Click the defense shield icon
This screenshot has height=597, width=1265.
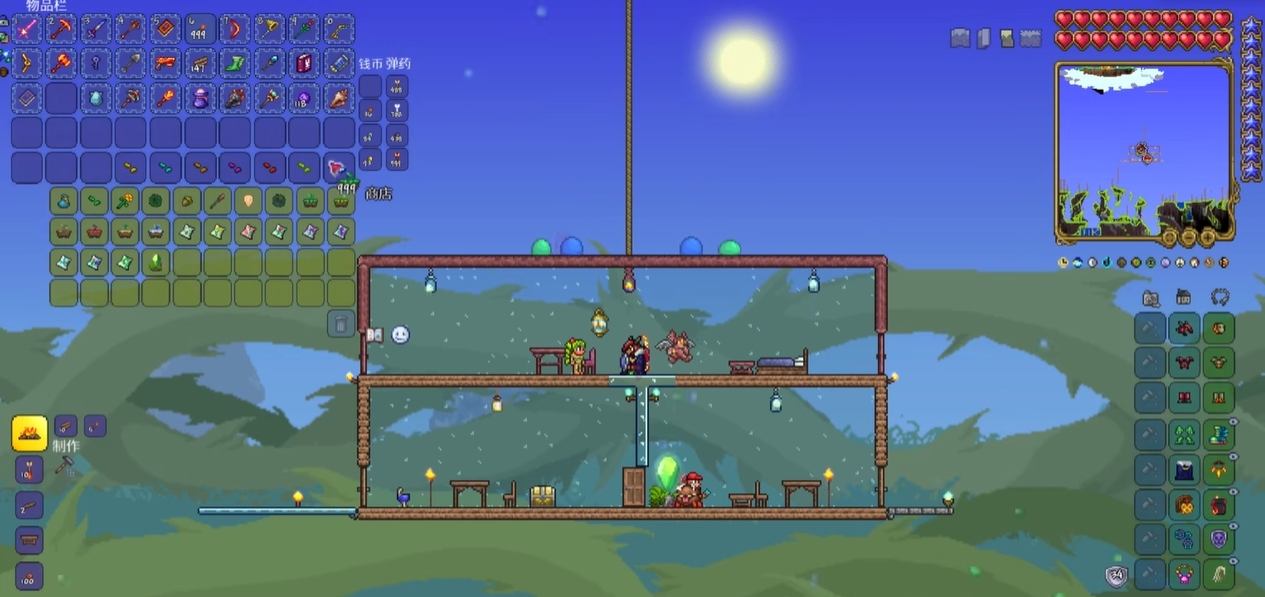pyautogui.click(x=1117, y=575)
